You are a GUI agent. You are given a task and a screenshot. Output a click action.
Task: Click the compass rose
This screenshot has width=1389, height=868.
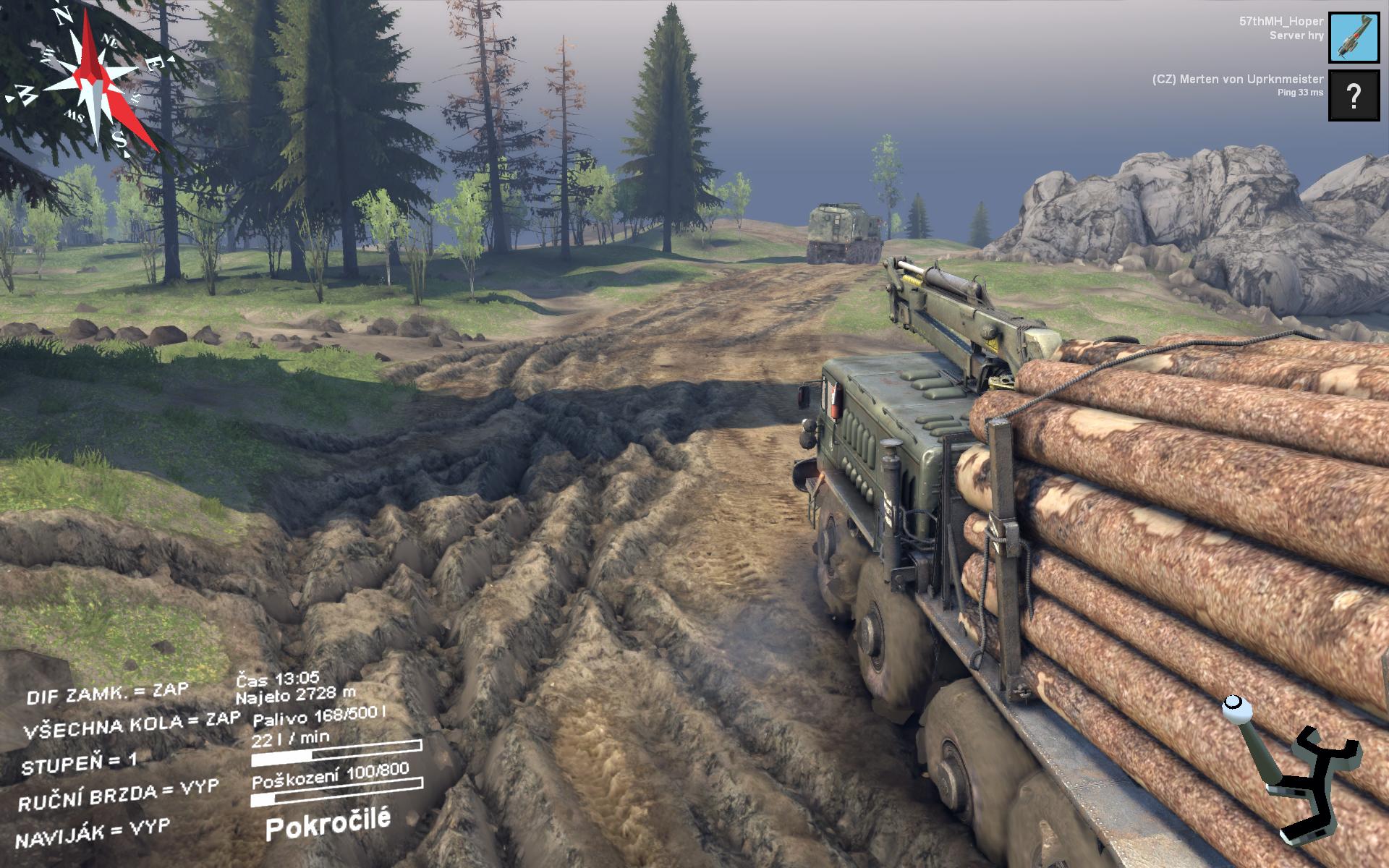click(90, 83)
